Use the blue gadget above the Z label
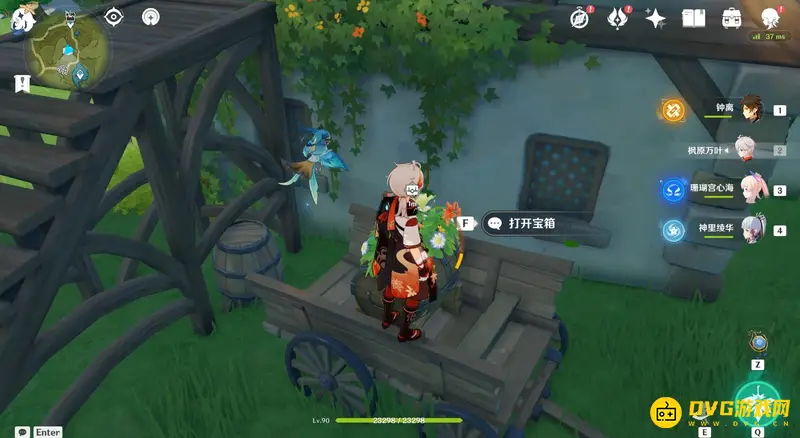Viewport: 800px width, 438px height. click(x=759, y=343)
